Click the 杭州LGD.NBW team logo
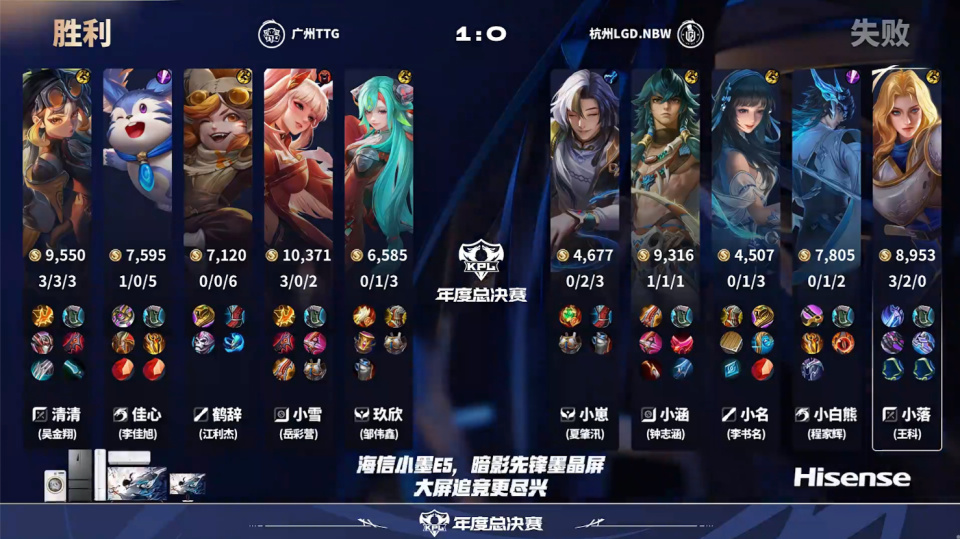This screenshot has height=539, width=960. click(690, 34)
